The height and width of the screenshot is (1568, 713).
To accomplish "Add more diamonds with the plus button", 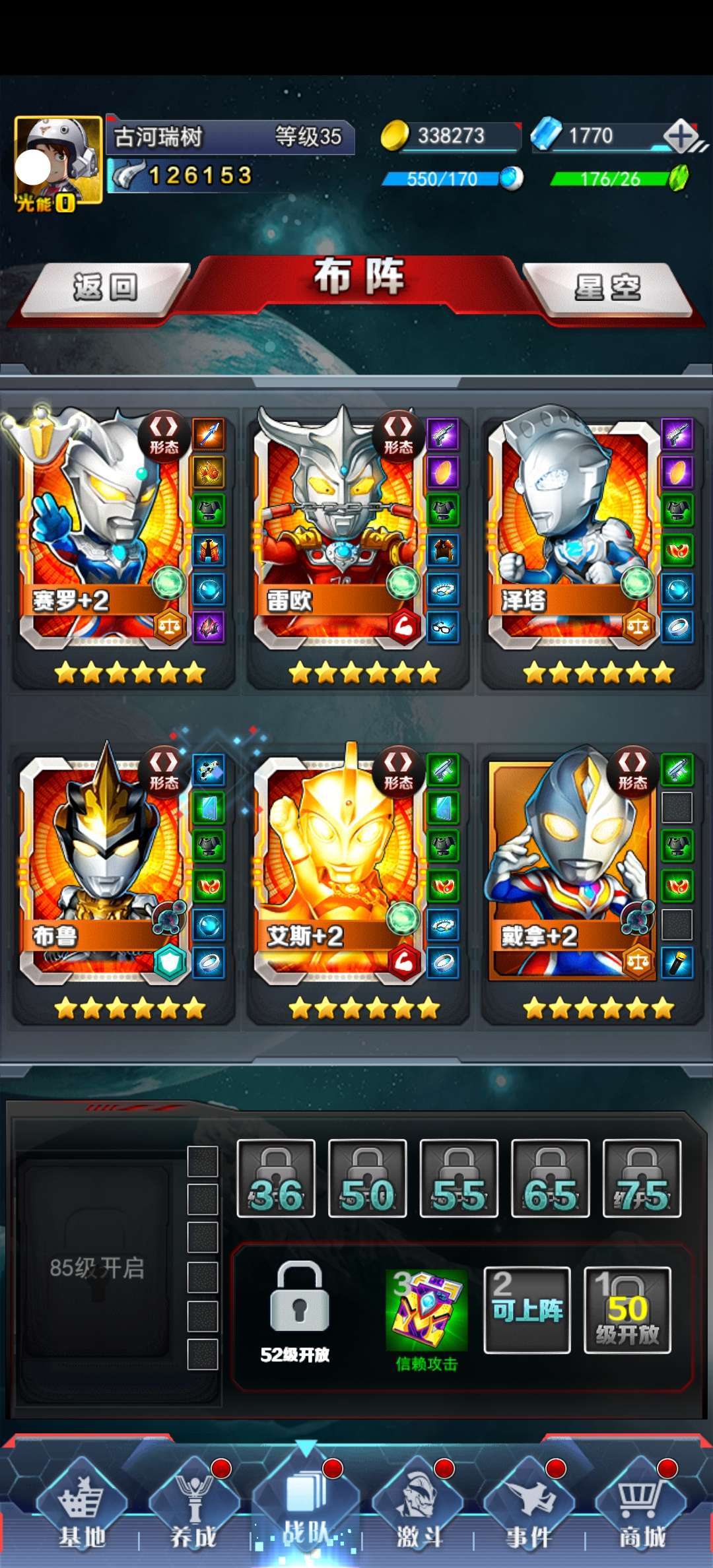I will [681, 137].
